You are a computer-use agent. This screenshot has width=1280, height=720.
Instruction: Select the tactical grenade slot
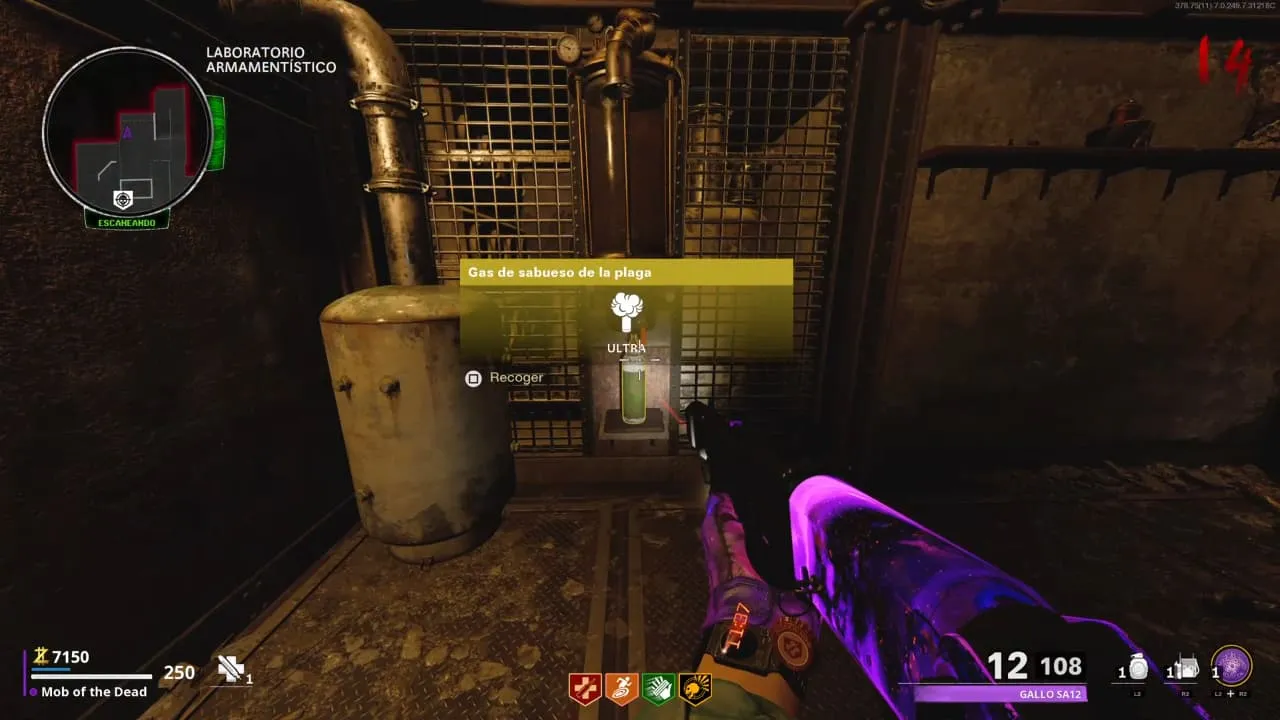[1138, 669]
